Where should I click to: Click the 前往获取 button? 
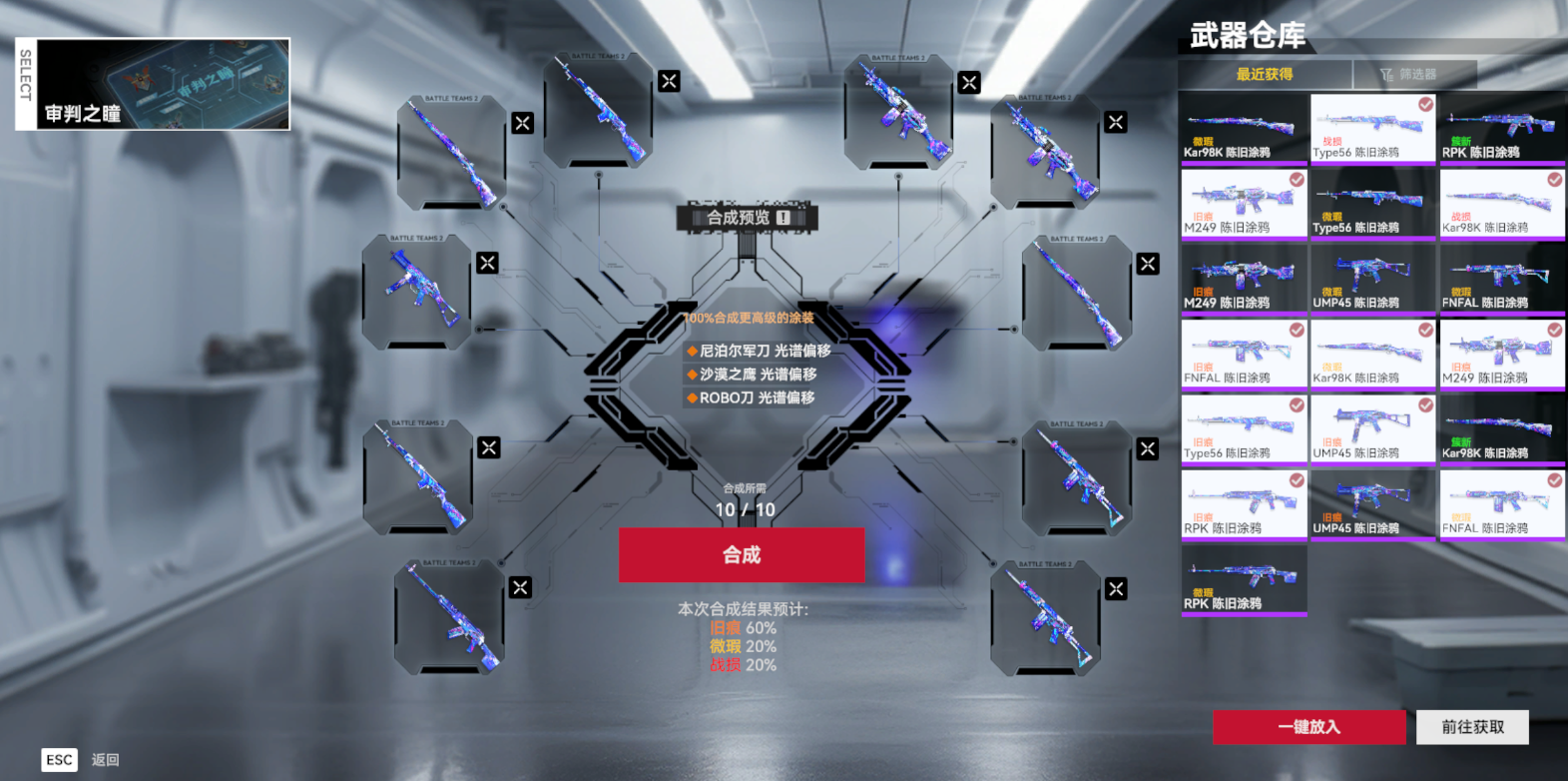coord(1472,727)
